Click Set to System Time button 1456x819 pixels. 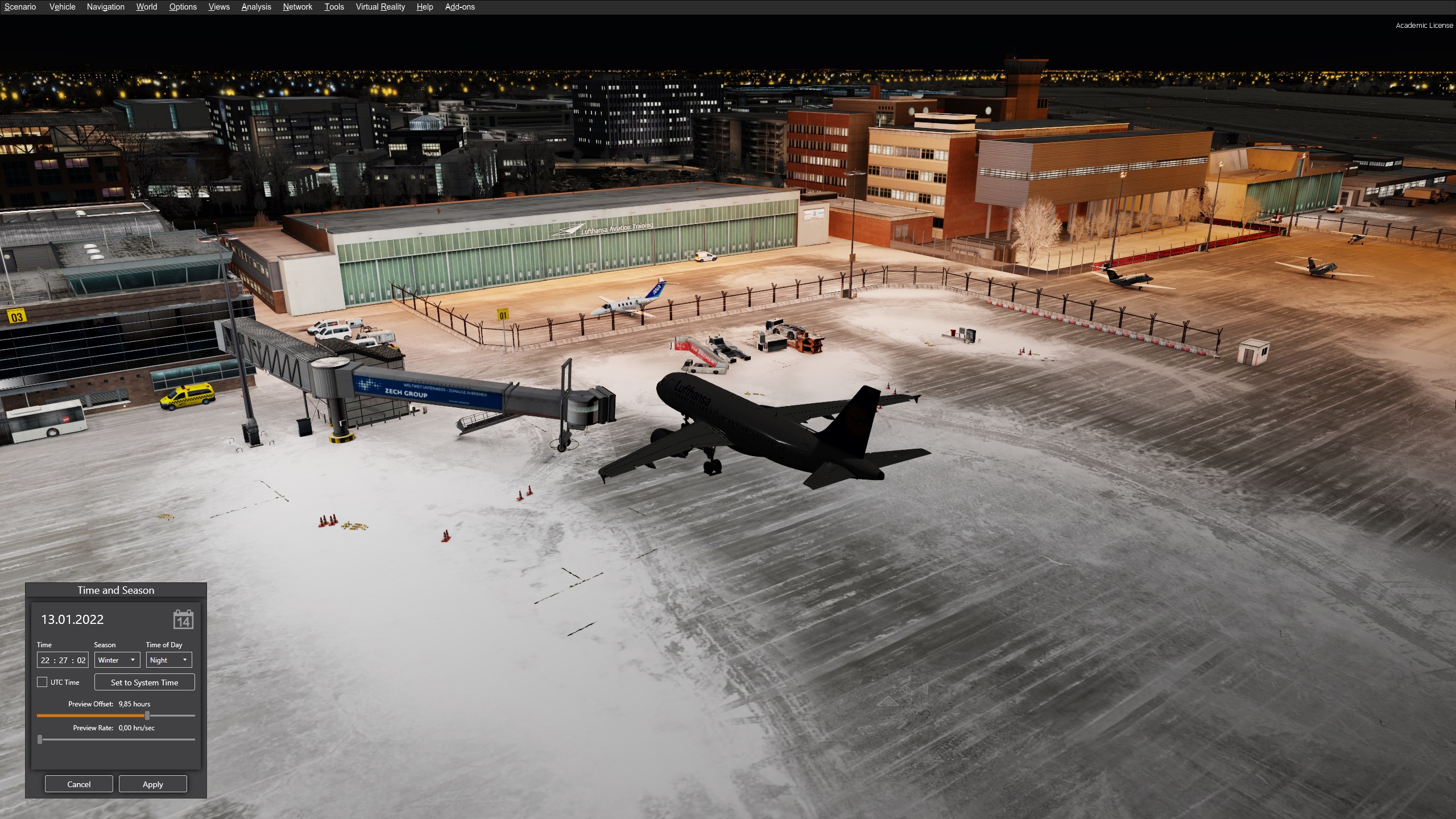pos(144,682)
